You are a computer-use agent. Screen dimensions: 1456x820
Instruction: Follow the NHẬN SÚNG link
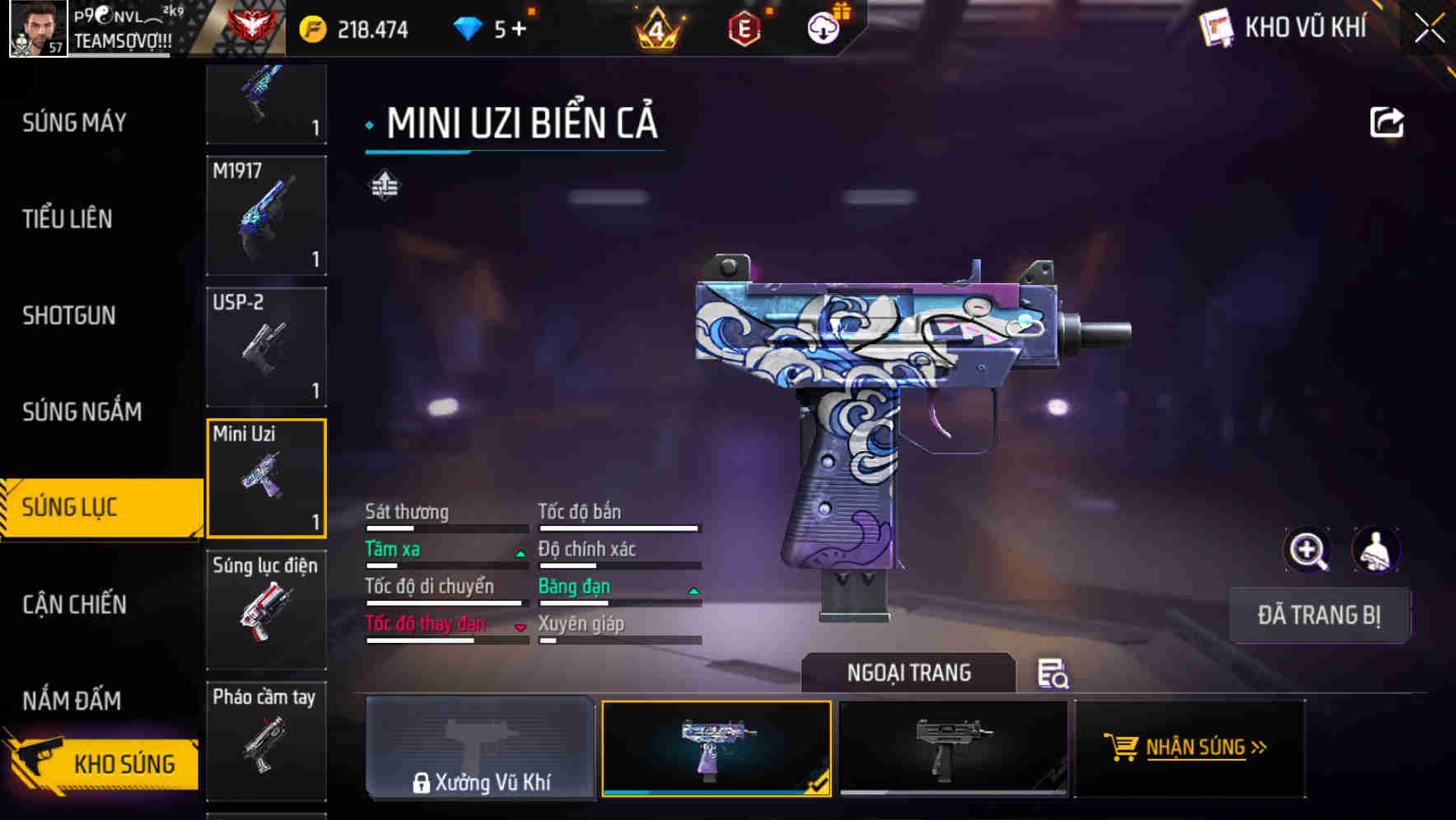coord(1189,748)
